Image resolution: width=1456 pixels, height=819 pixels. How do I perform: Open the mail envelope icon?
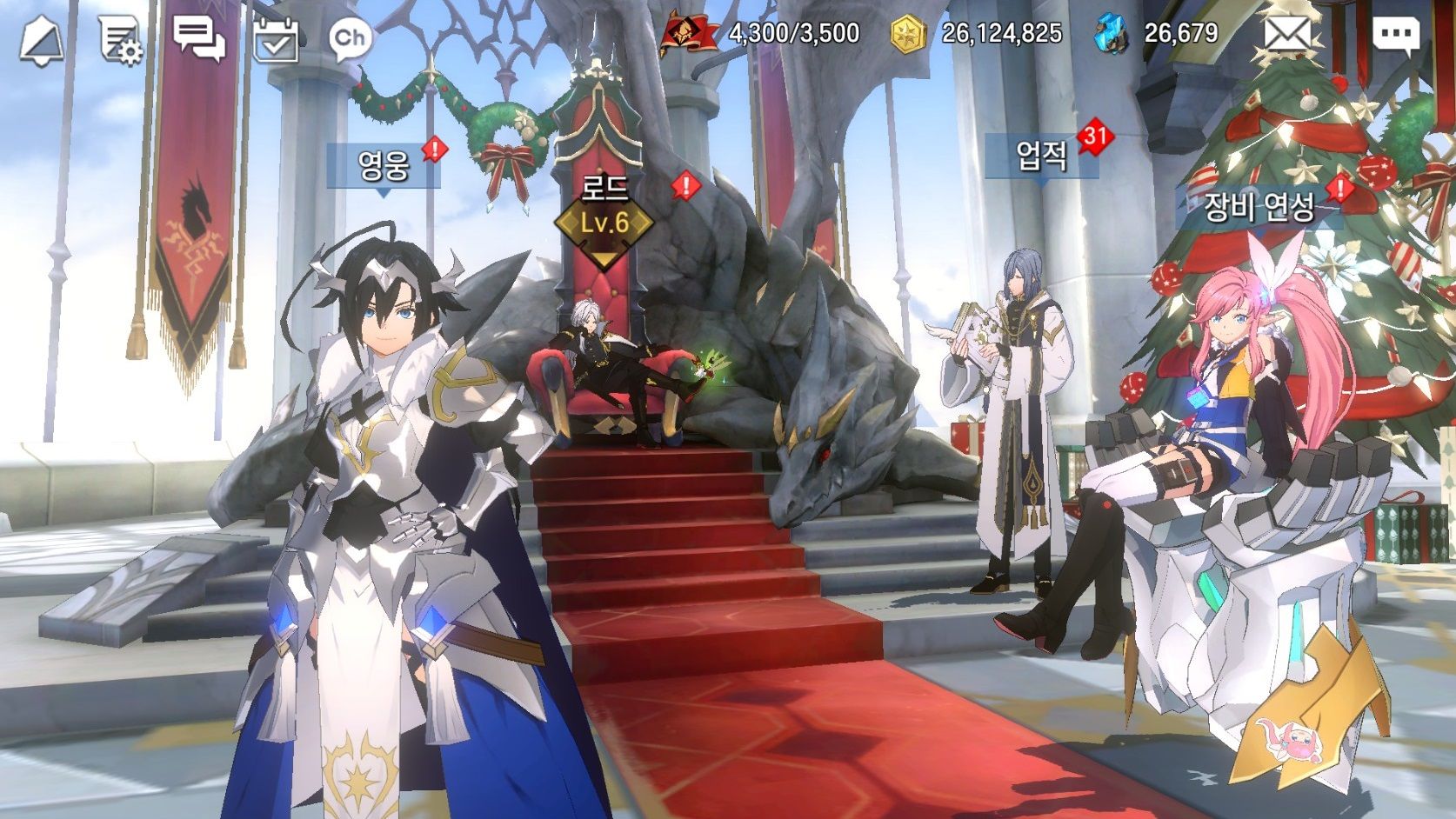[1286, 35]
